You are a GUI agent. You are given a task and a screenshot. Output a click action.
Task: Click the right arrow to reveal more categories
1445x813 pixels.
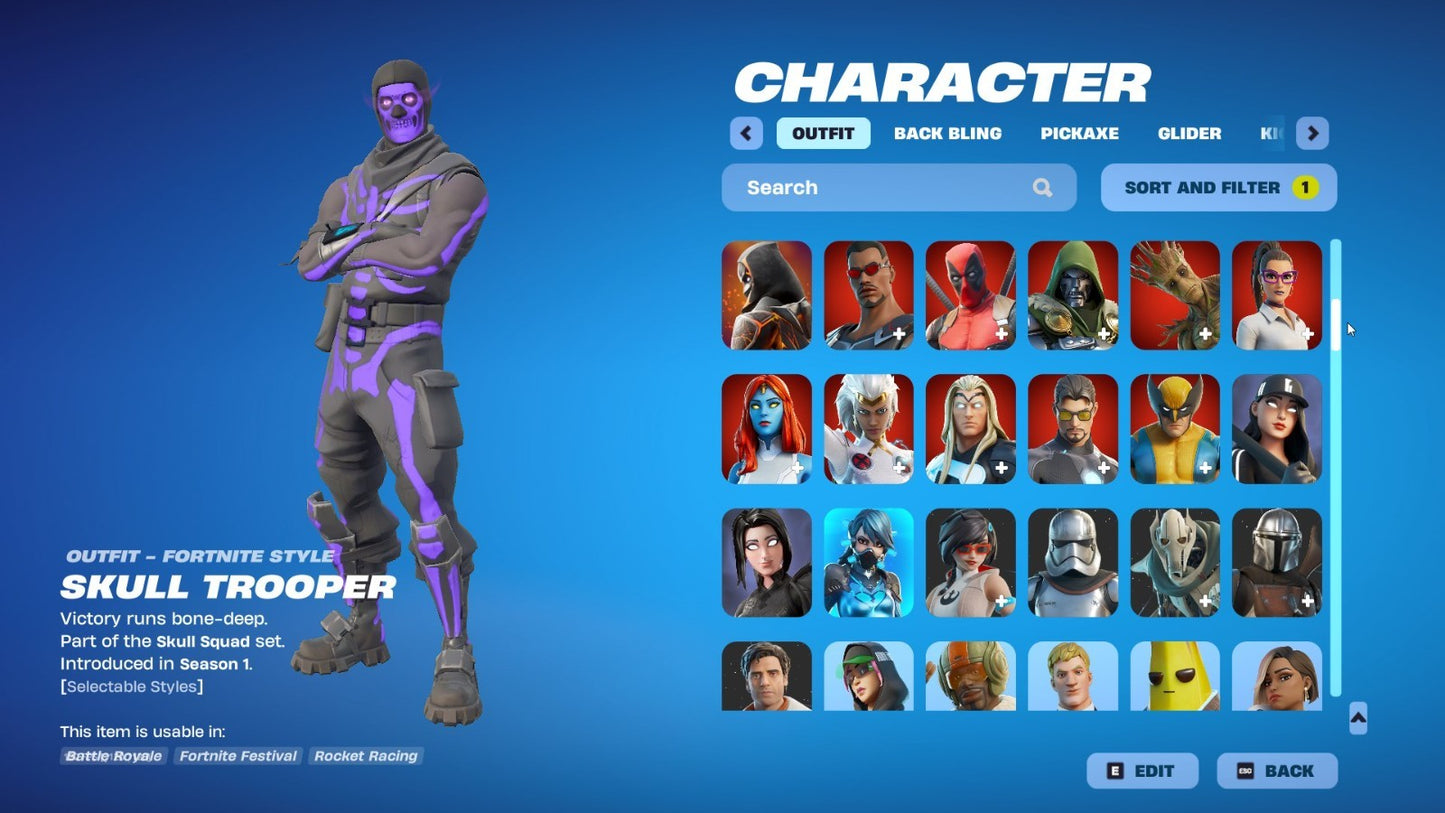[x=1312, y=133]
